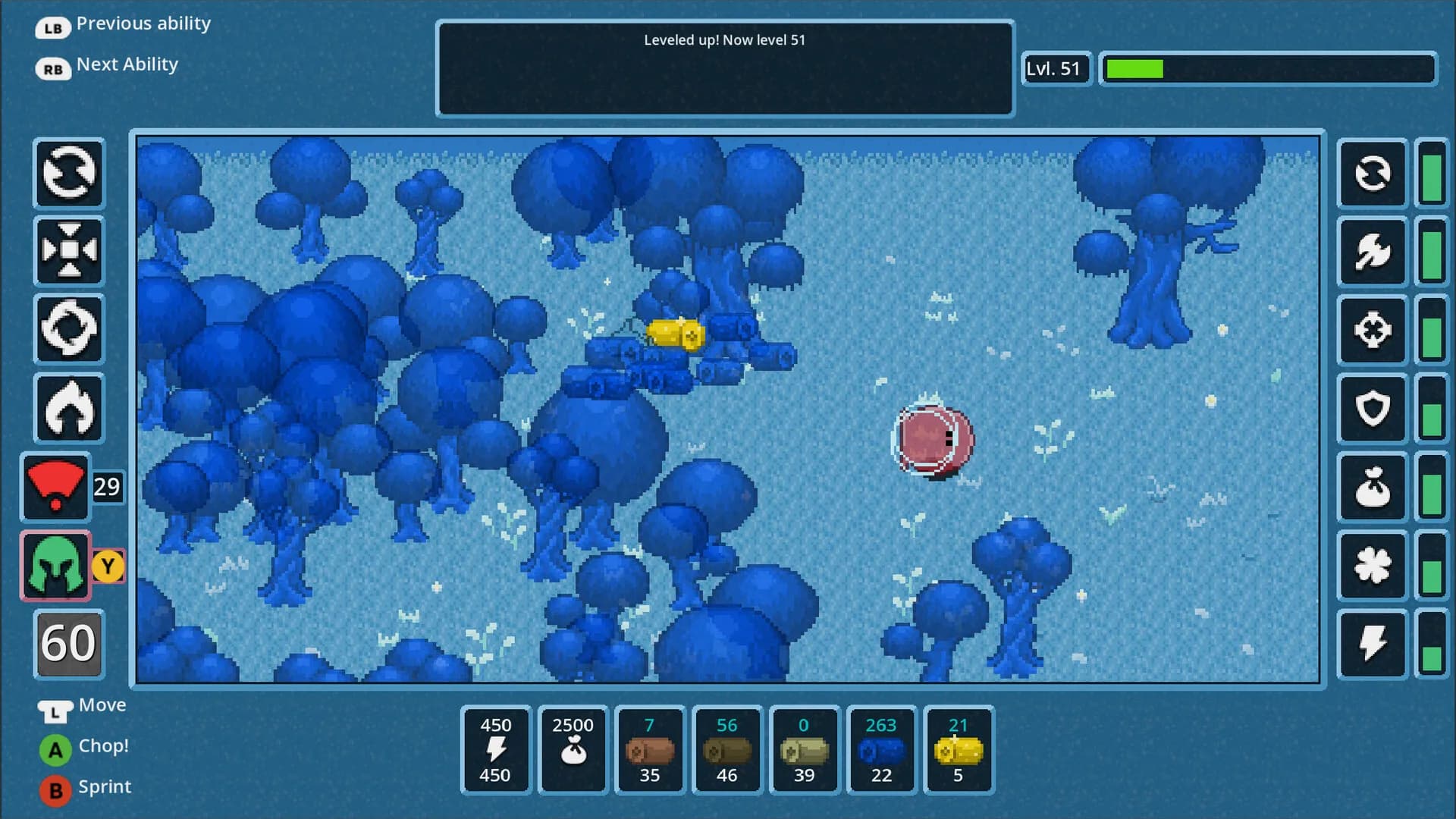Choose the crosshair target upgrade icon
Image resolution: width=1456 pixels, height=819 pixels.
1373,330
